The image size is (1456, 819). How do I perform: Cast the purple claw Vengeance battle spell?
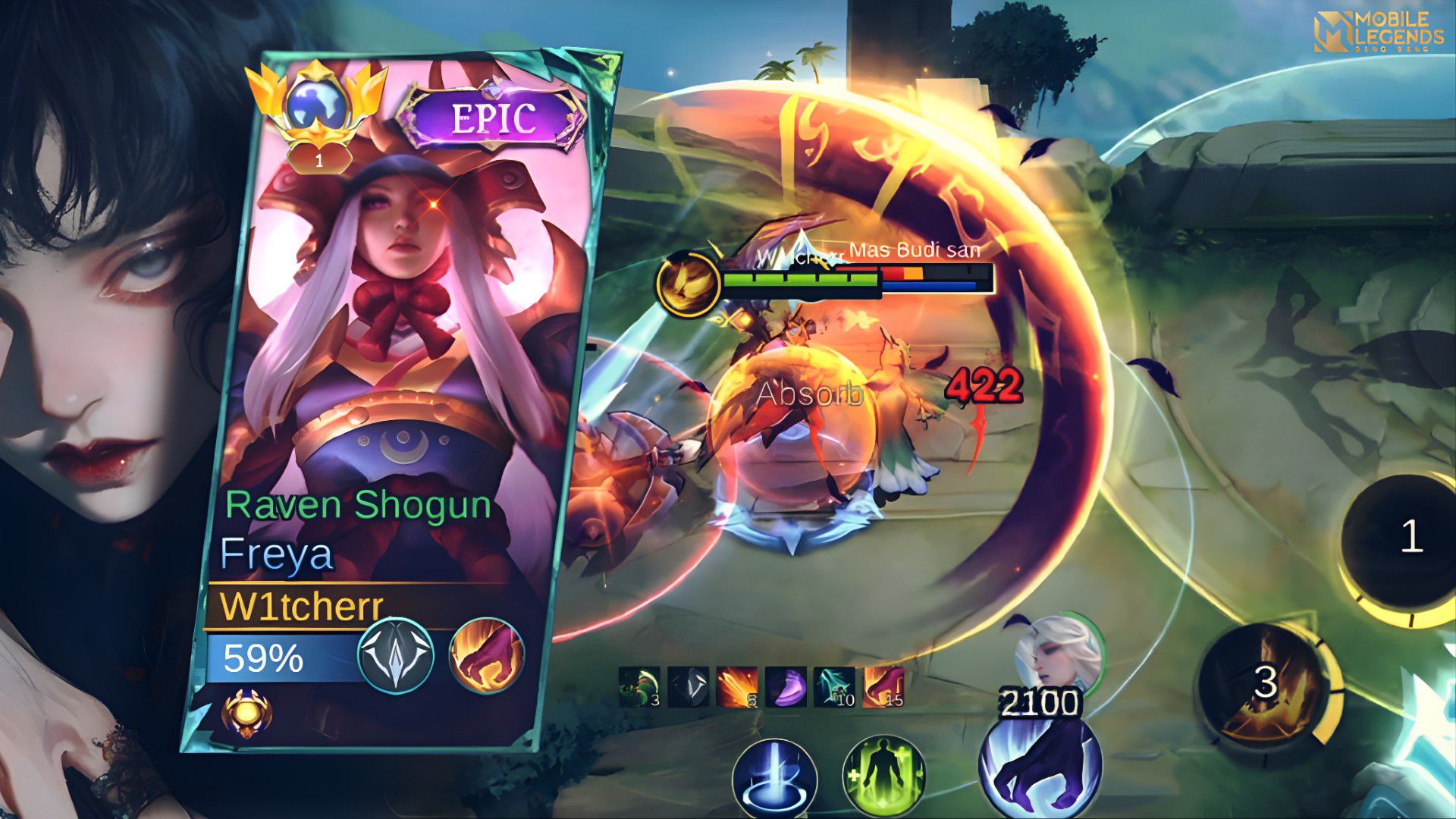coord(1040,766)
